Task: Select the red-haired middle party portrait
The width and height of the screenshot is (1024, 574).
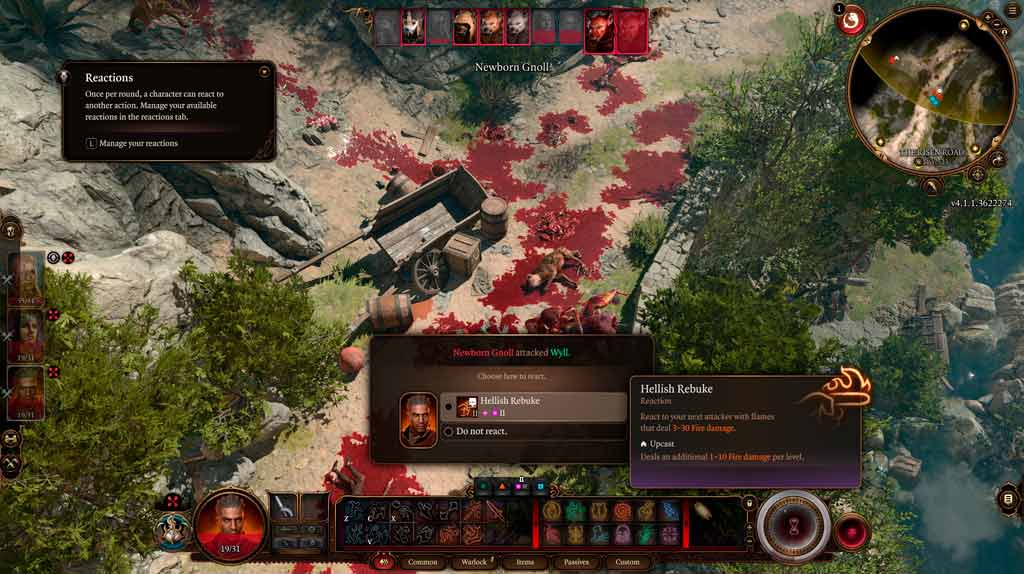Action: [x=26, y=331]
